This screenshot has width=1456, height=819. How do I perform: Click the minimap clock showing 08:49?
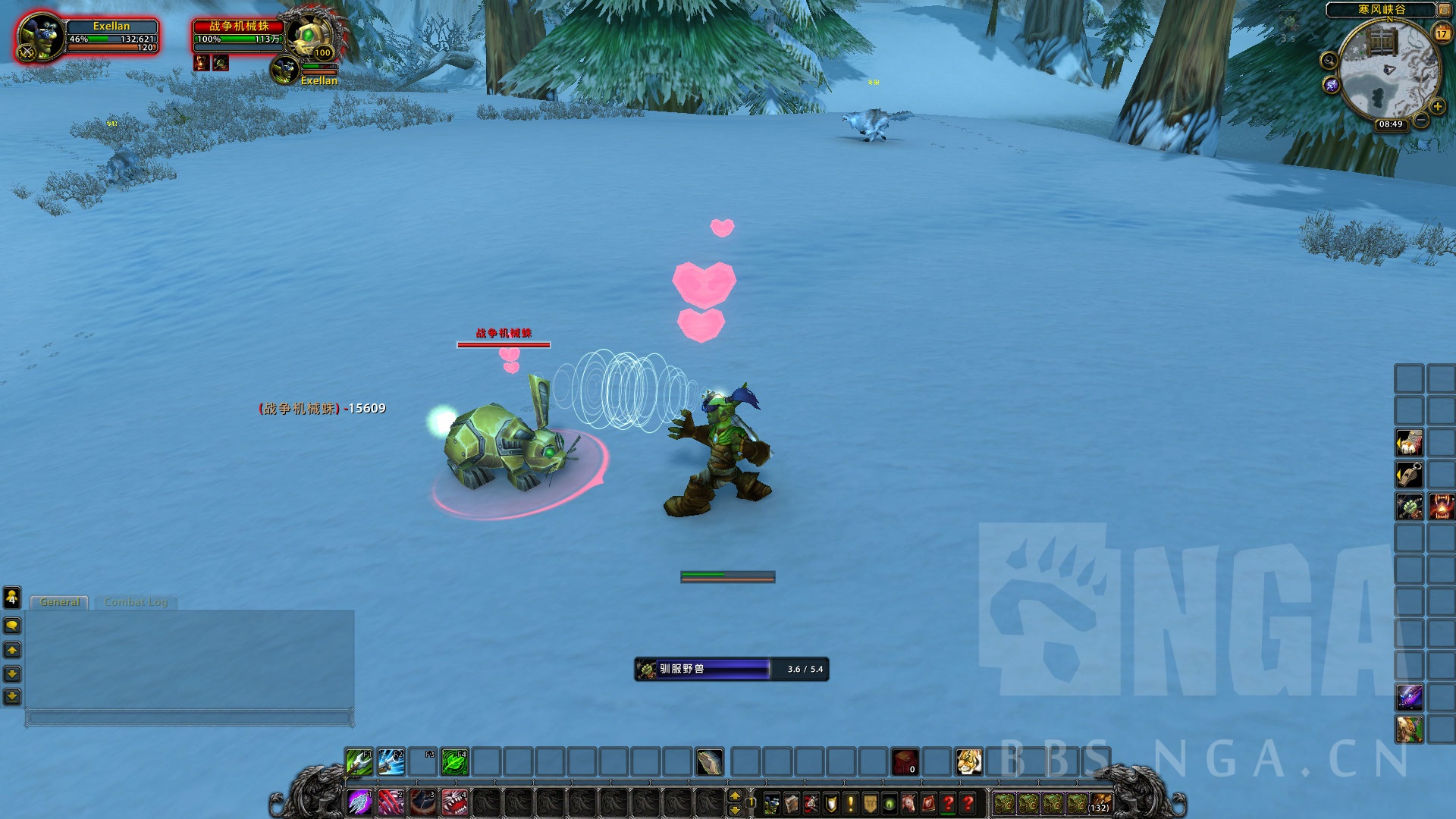pyautogui.click(x=1390, y=124)
